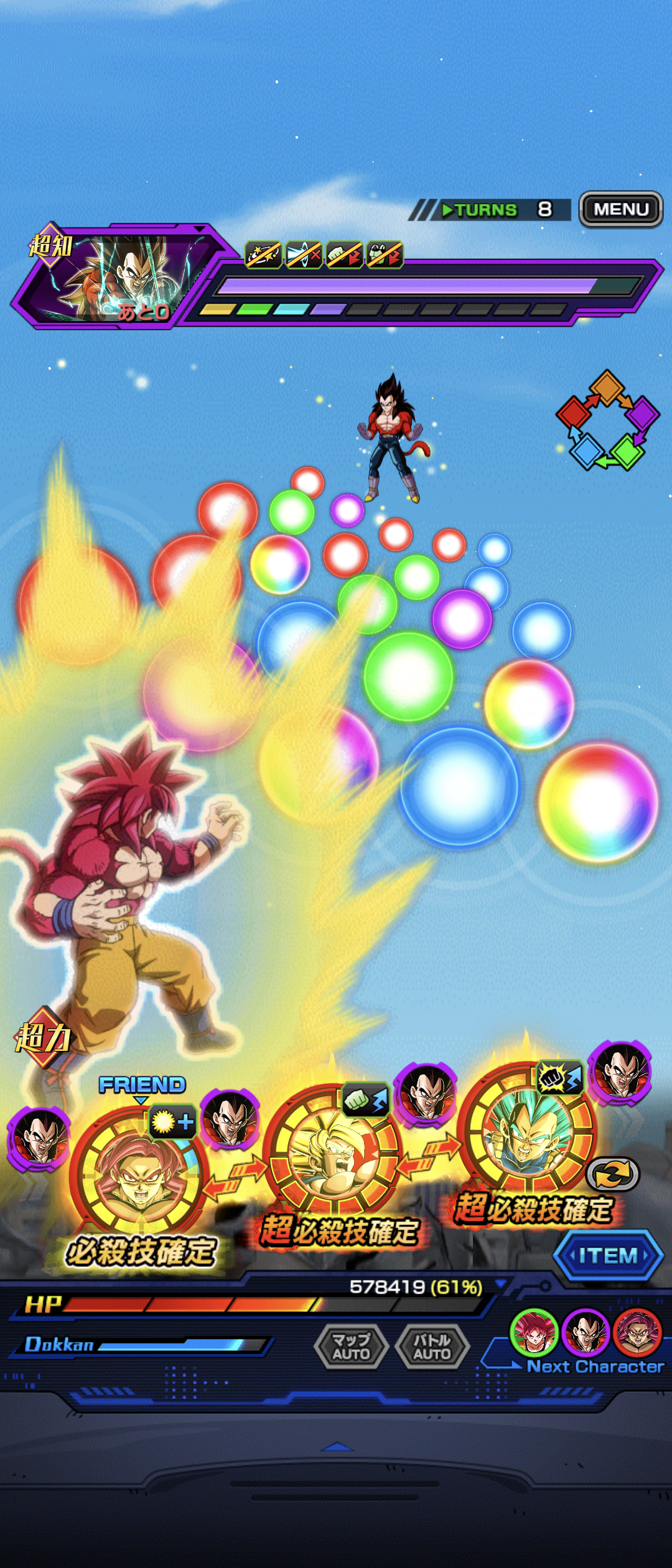Toggle the Battle AUTO button
672x1568 pixels.
(x=432, y=1346)
